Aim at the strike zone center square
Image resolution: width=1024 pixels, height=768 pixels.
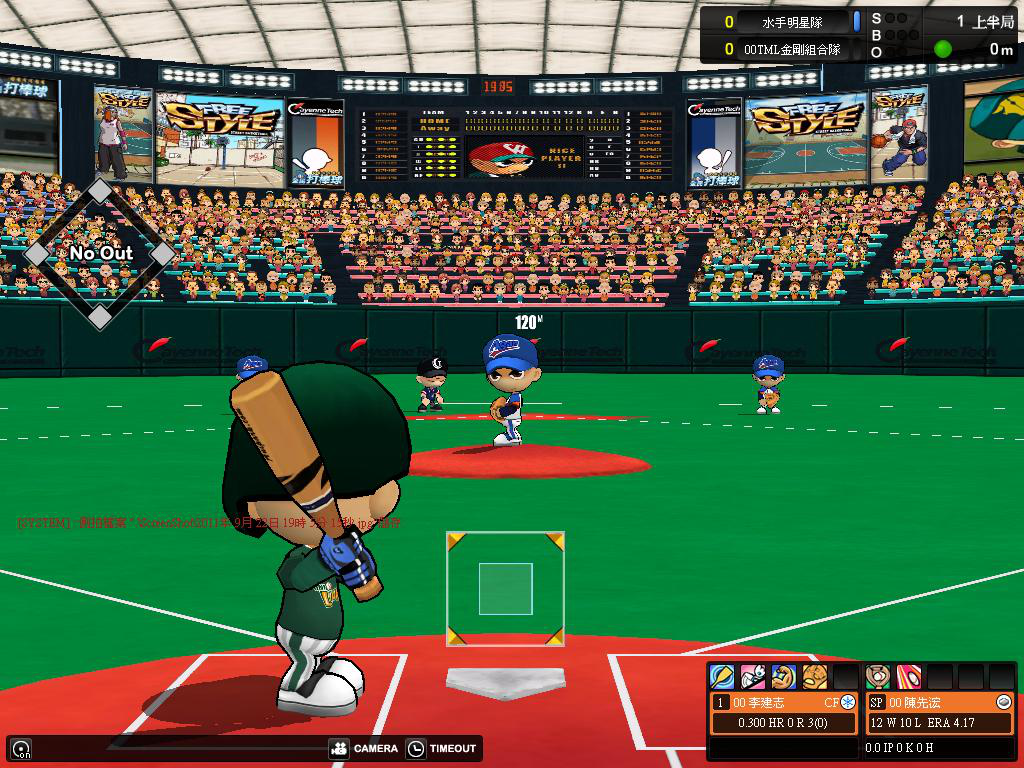505,589
